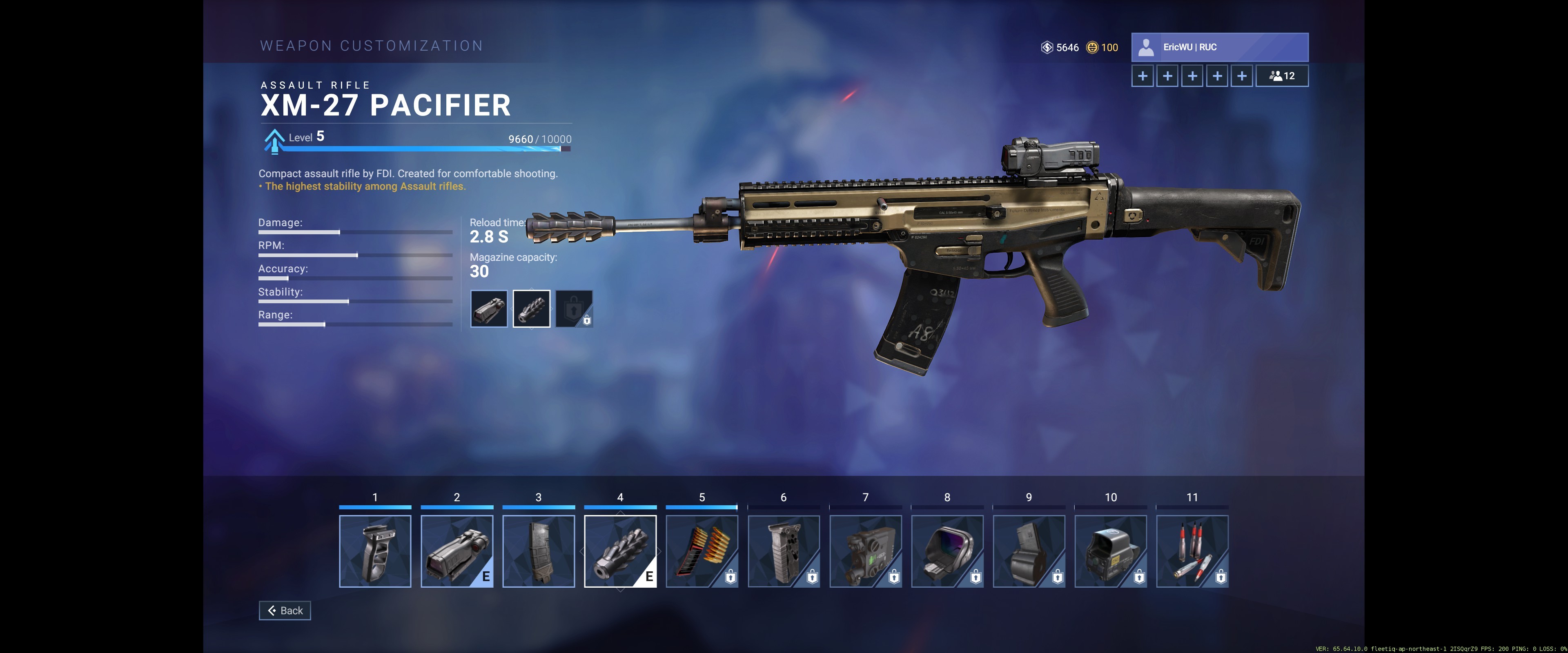Screen dimensions: 1568x653
Task: Select the locked level 6 vertical grip
Action: pyautogui.click(x=784, y=551)
